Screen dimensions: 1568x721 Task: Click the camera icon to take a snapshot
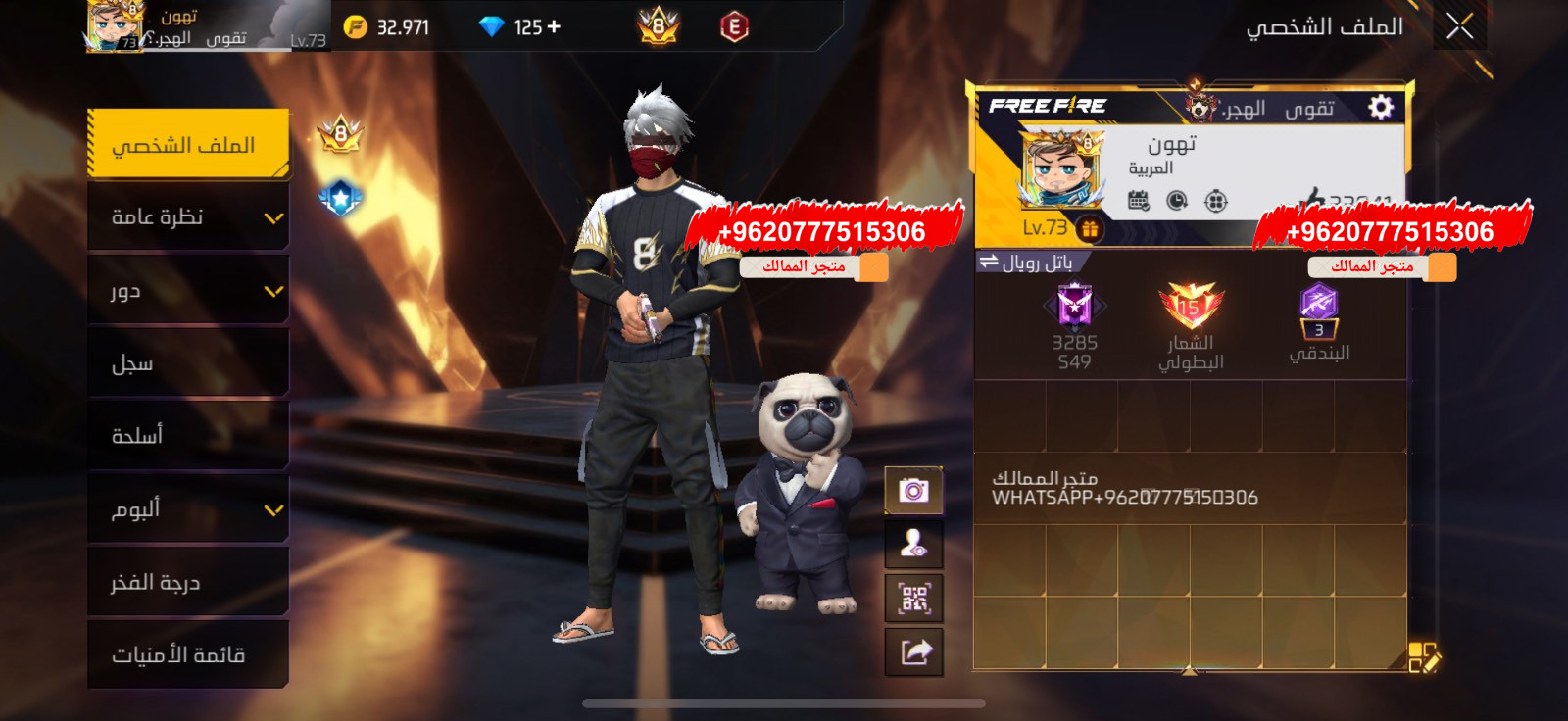(914, 489)
